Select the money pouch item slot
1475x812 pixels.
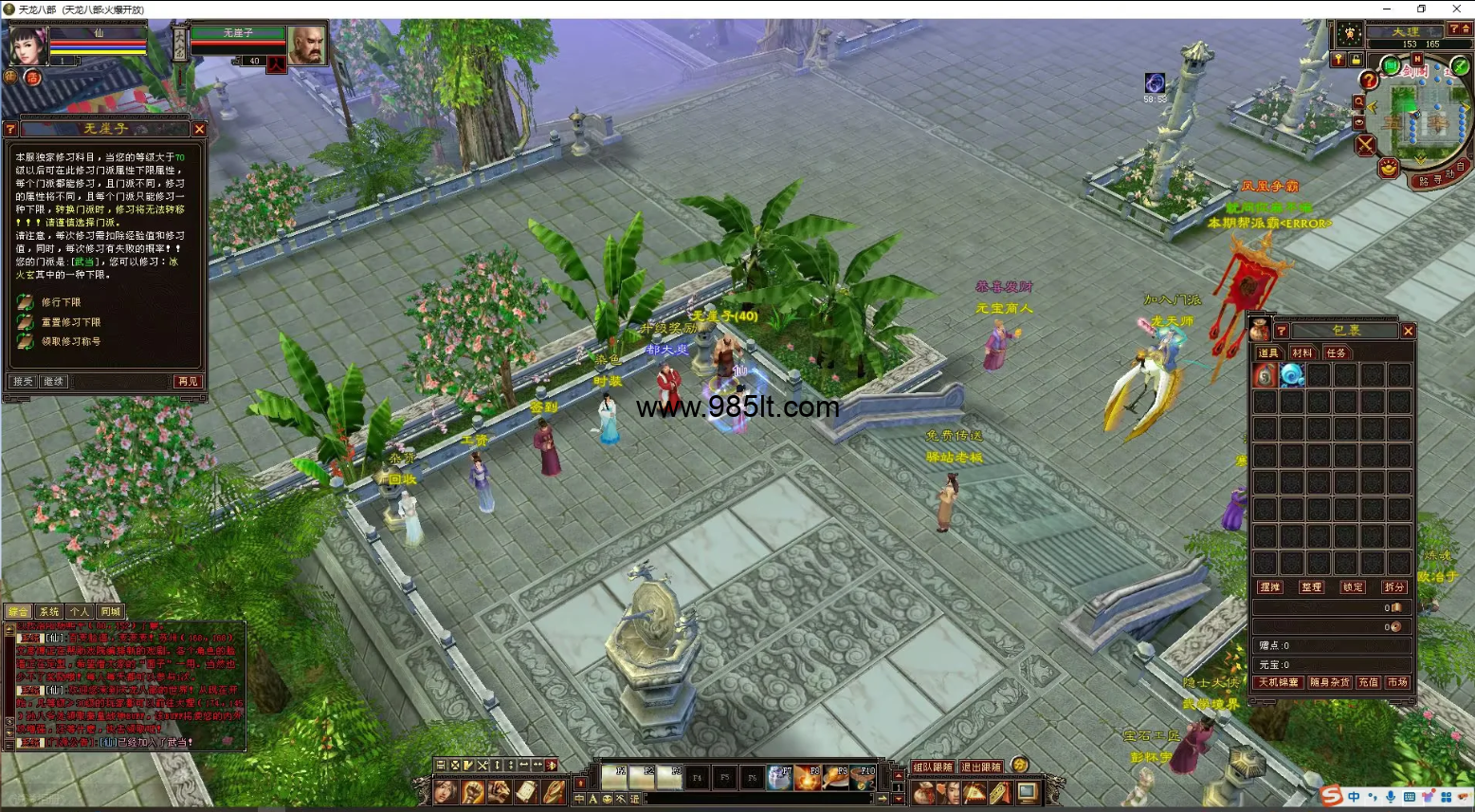click(1265, 376)
